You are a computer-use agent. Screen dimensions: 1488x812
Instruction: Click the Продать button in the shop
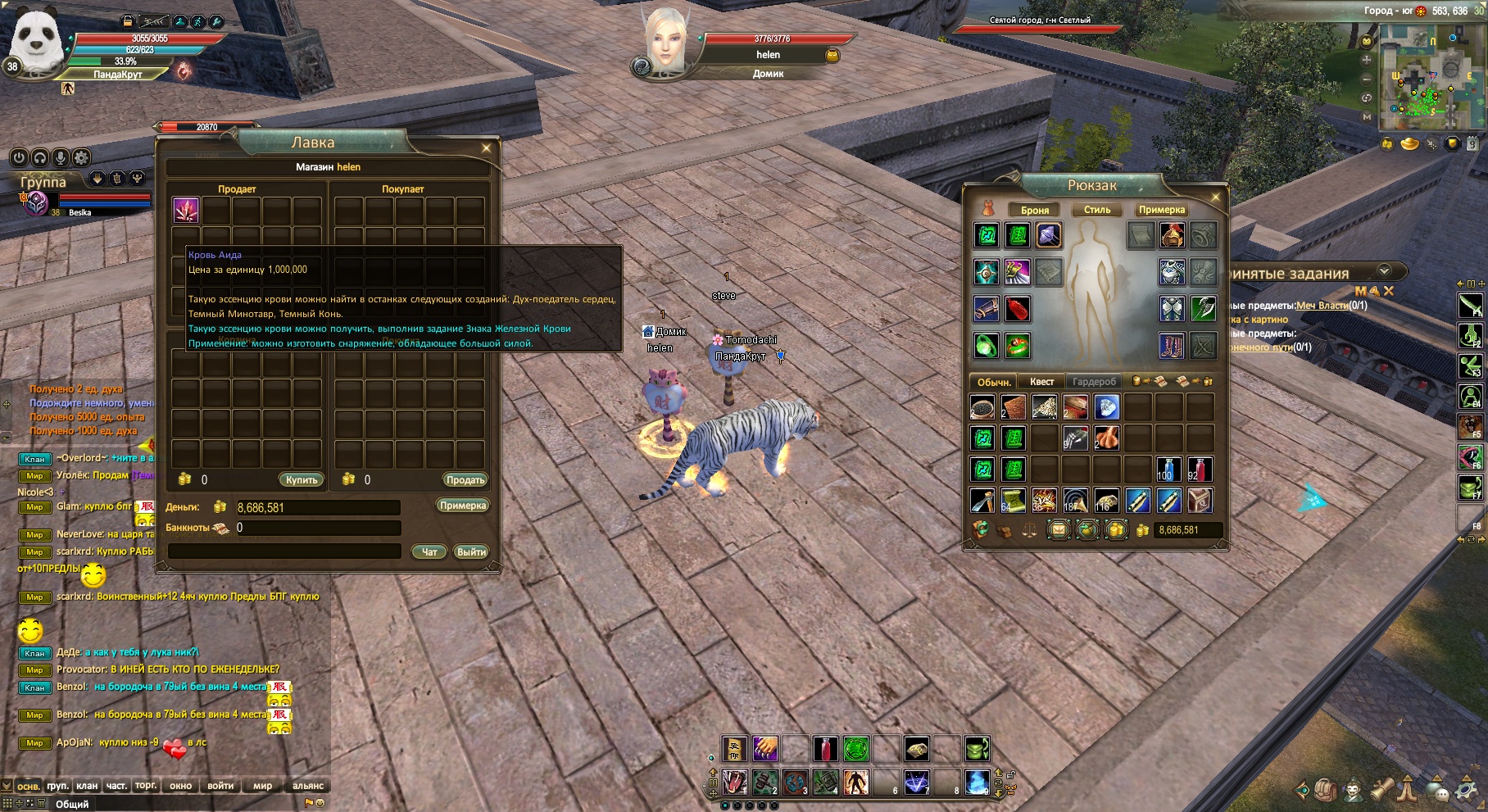pyautogui.click(x=465, y=480)
